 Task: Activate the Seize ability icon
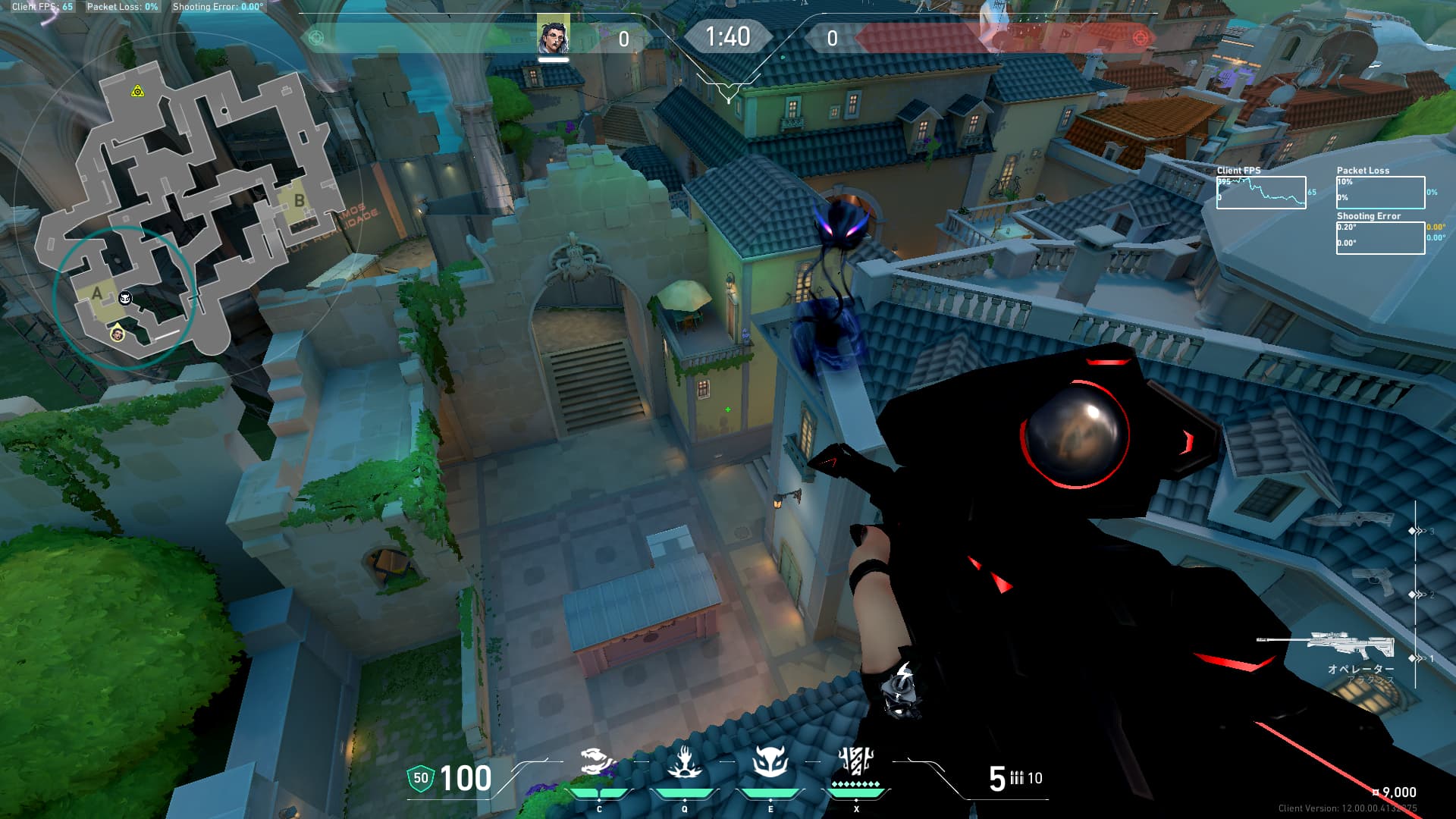[684, 762]
